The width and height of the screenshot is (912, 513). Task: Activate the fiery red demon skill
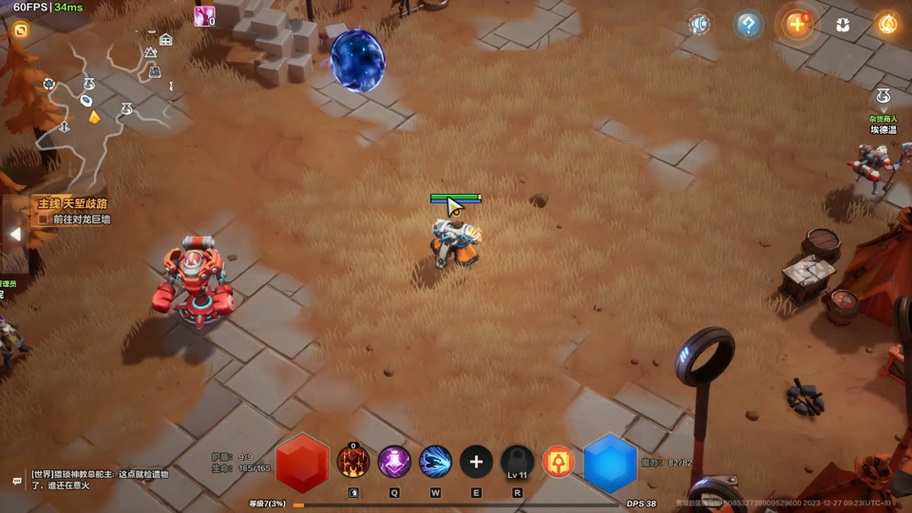353,461
